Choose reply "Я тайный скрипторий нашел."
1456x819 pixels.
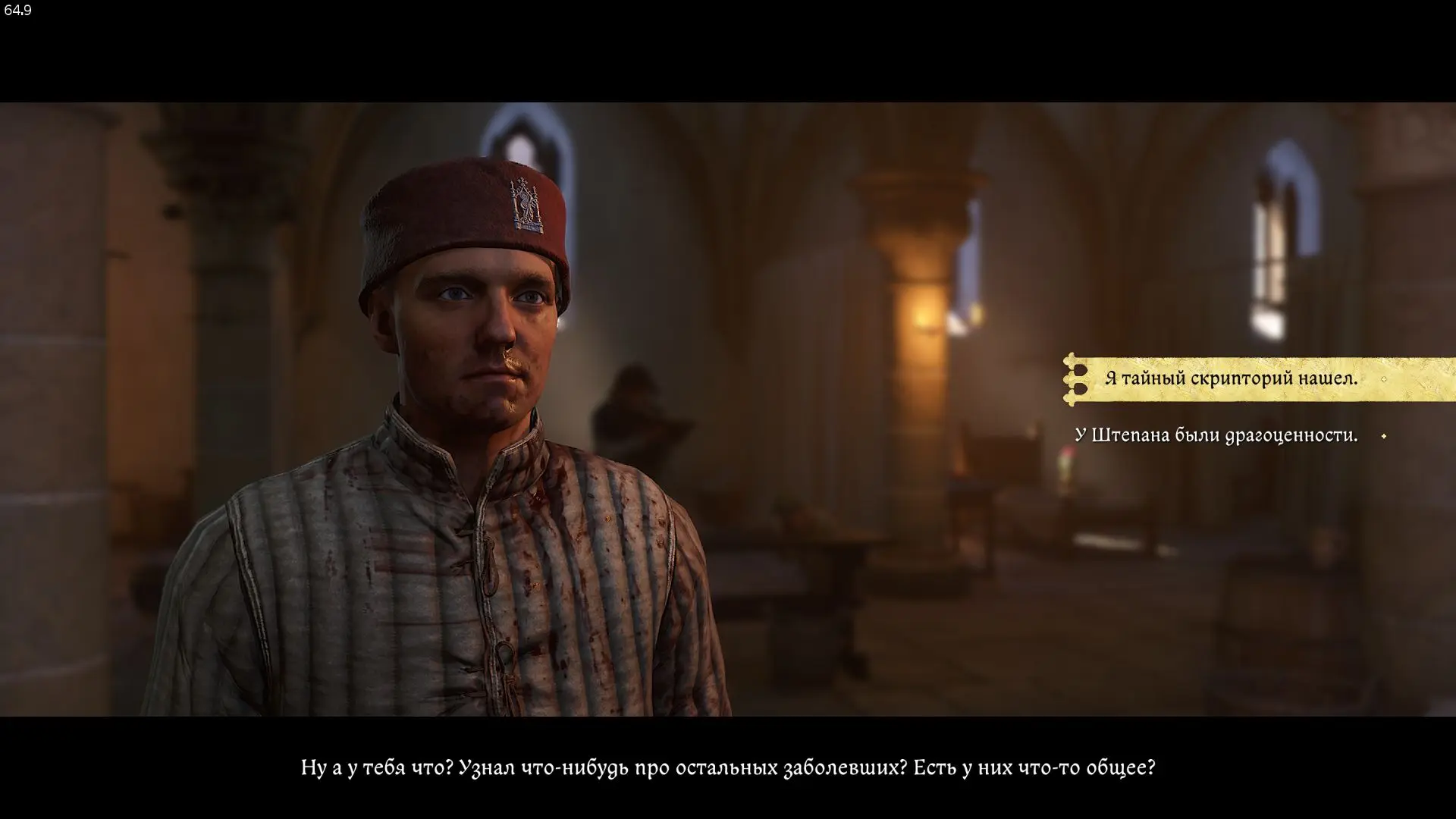click(x=1230, y=378)
